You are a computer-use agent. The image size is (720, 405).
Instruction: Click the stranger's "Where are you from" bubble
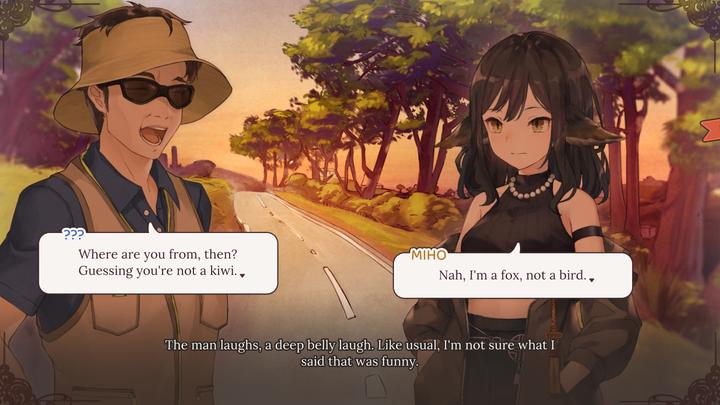click(158, 262)
